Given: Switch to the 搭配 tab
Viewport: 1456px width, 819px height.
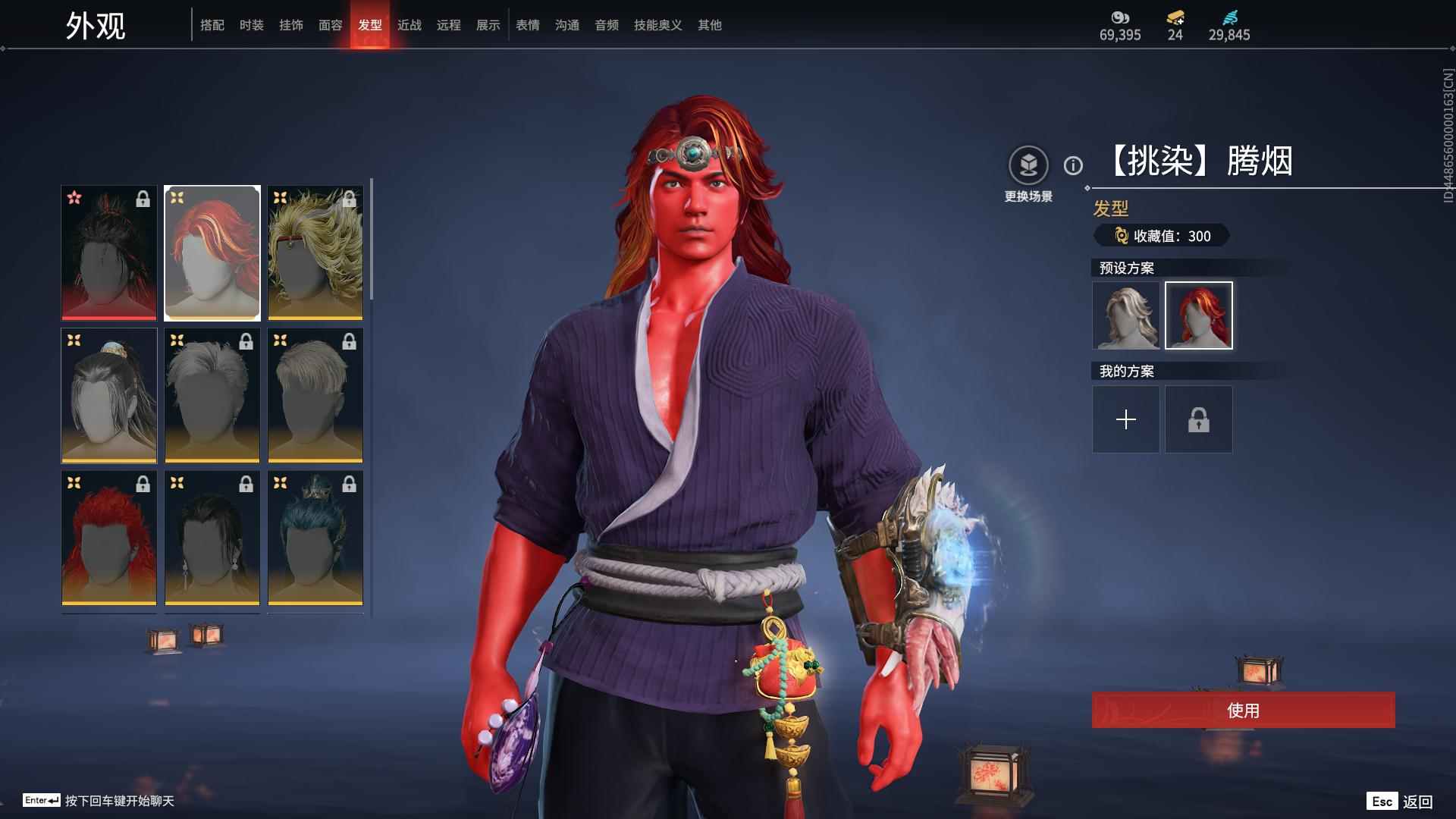Looking at the screenshot, I should coord(212,25).
